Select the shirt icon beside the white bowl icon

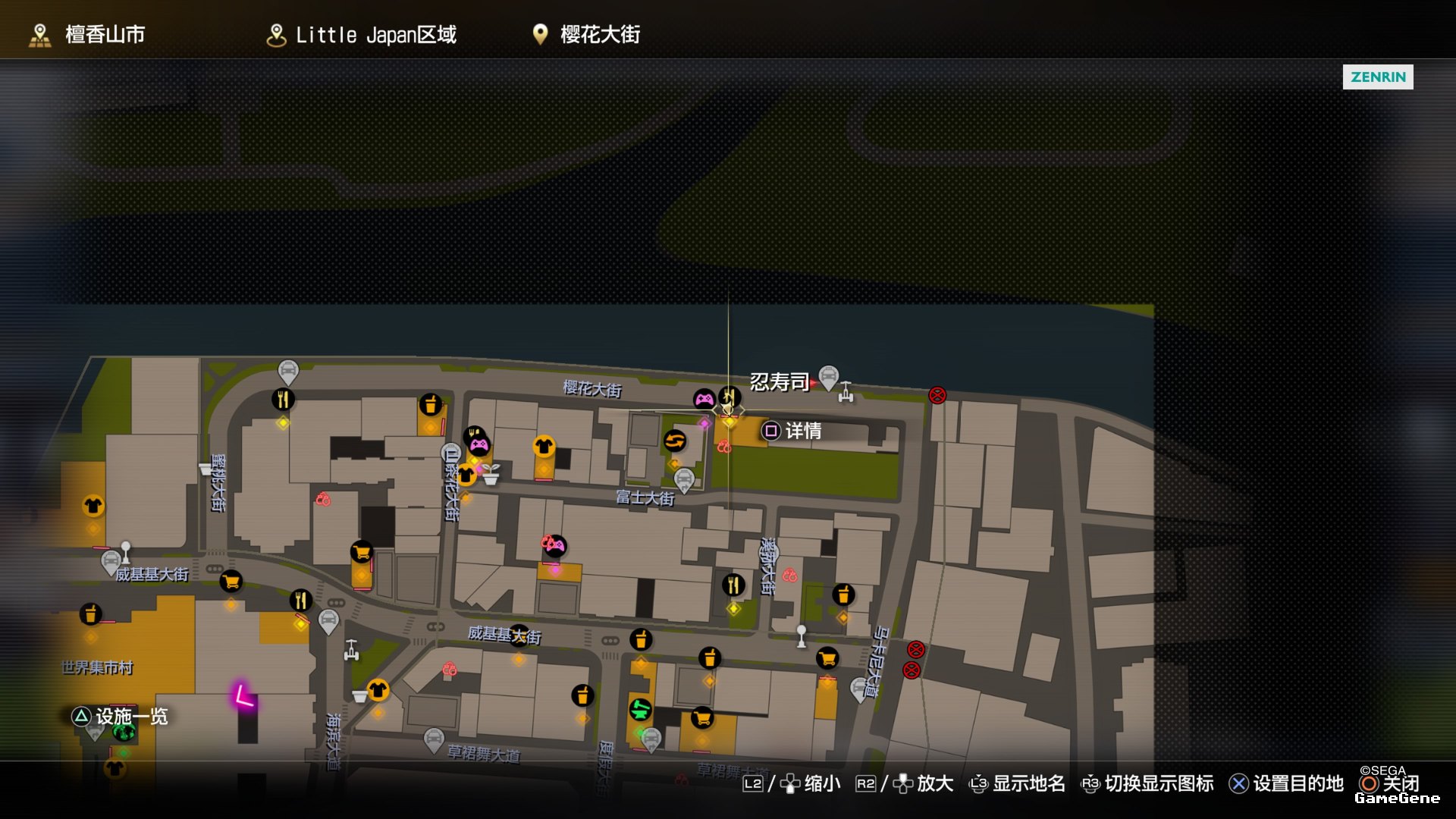pos(378,690)
